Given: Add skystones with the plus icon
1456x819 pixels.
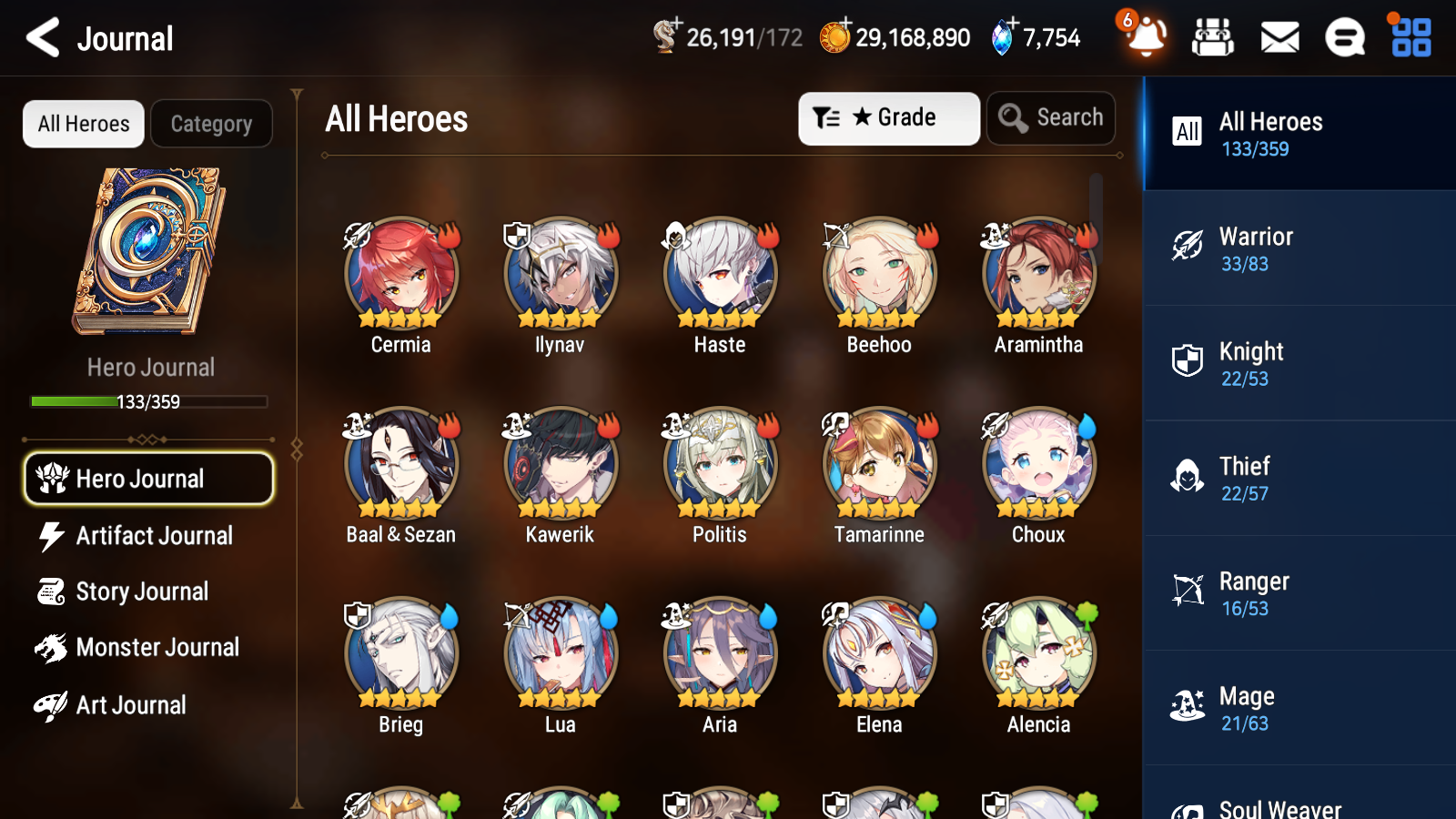Looking at the screenshot, I should (1012, 25).
